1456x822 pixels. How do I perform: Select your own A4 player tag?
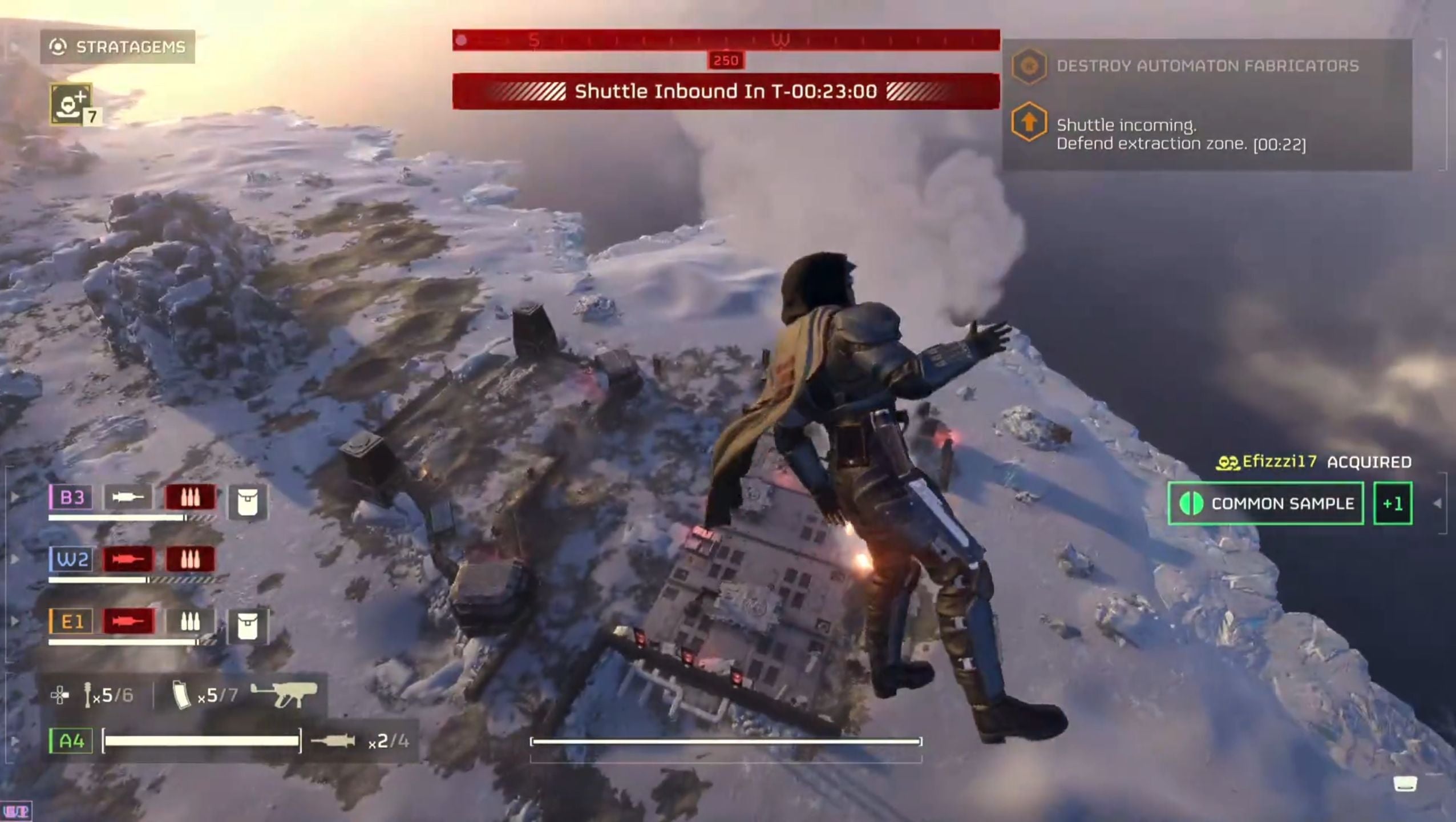pos(71,741)
